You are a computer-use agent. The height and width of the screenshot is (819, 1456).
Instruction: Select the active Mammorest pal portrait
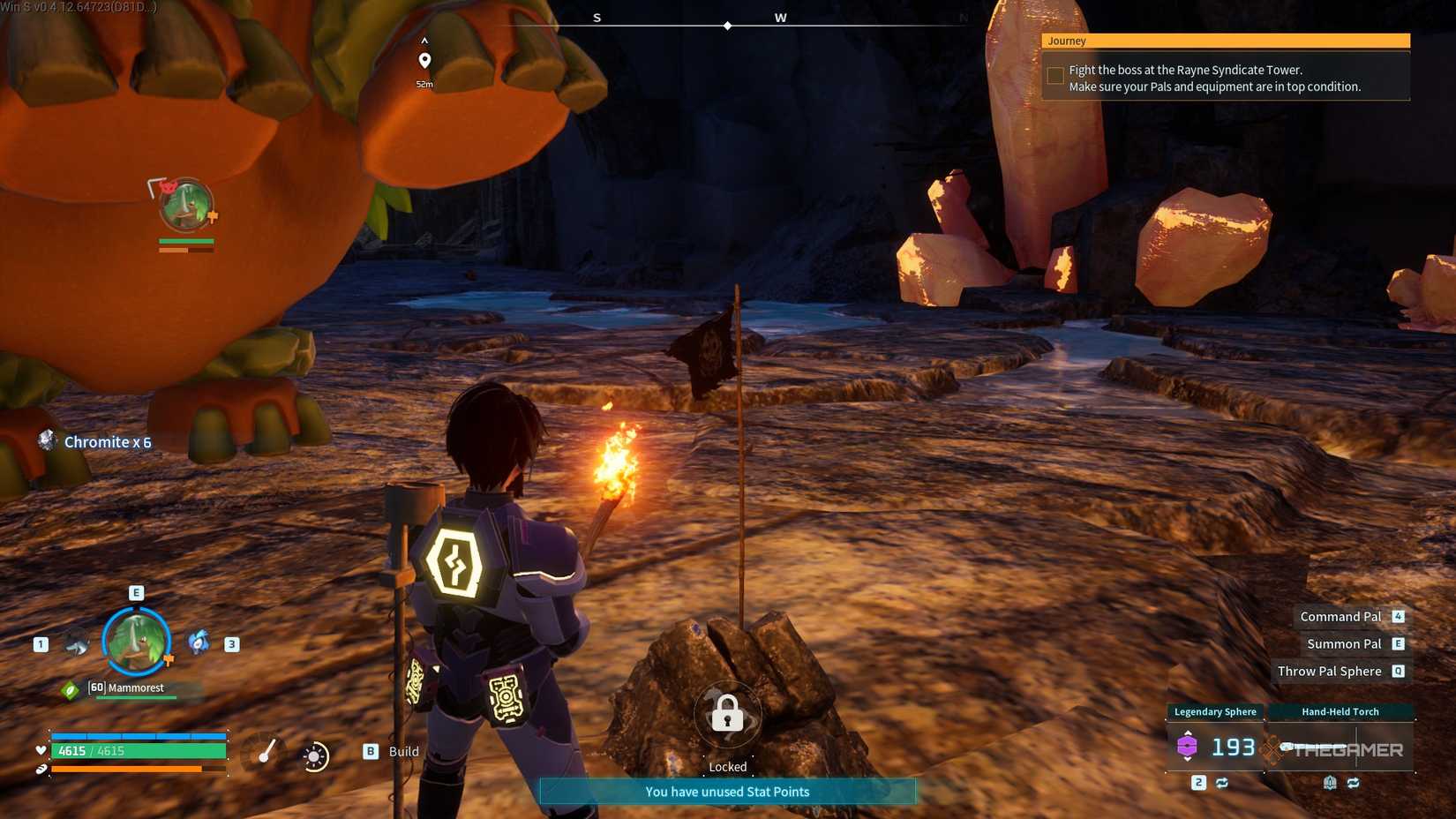(x=136, y=642)
